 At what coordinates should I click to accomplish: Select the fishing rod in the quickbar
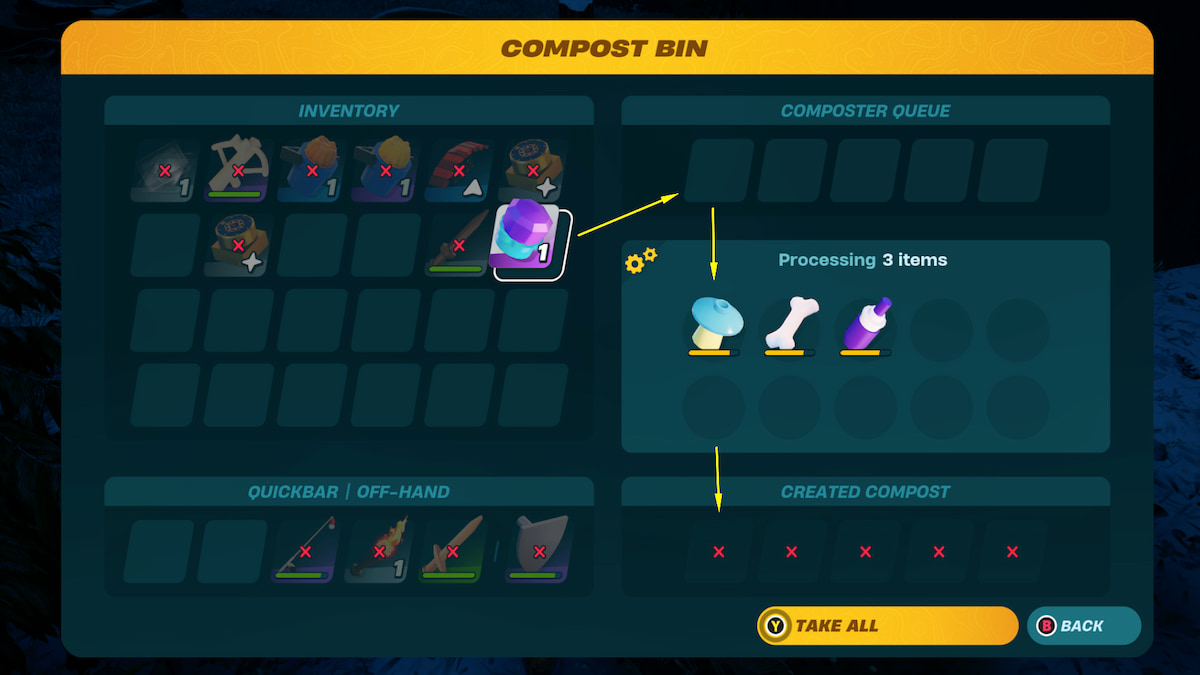tap(305, 550)
